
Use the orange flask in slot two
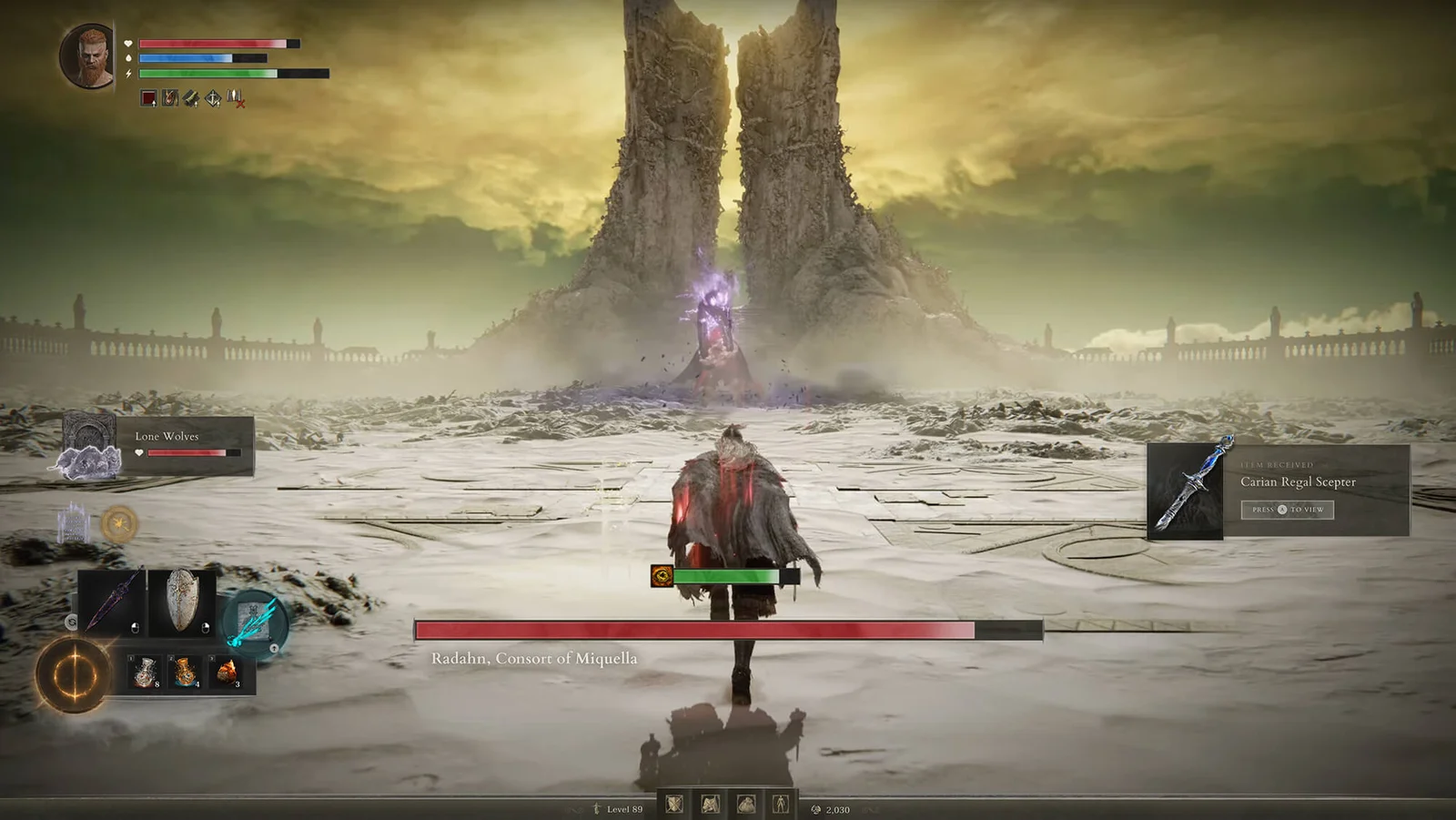185,673
